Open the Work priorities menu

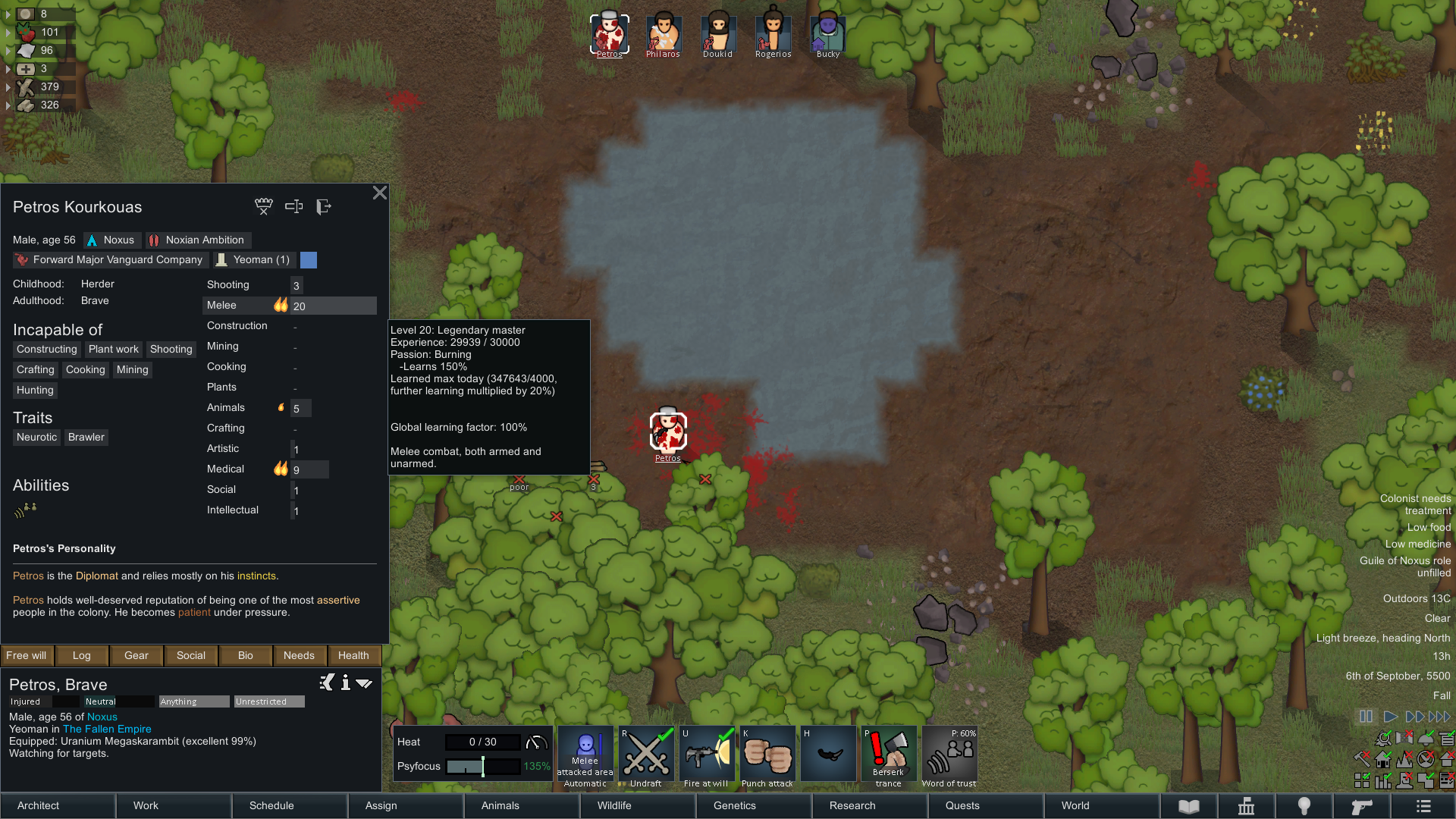(x=146, y=805)
